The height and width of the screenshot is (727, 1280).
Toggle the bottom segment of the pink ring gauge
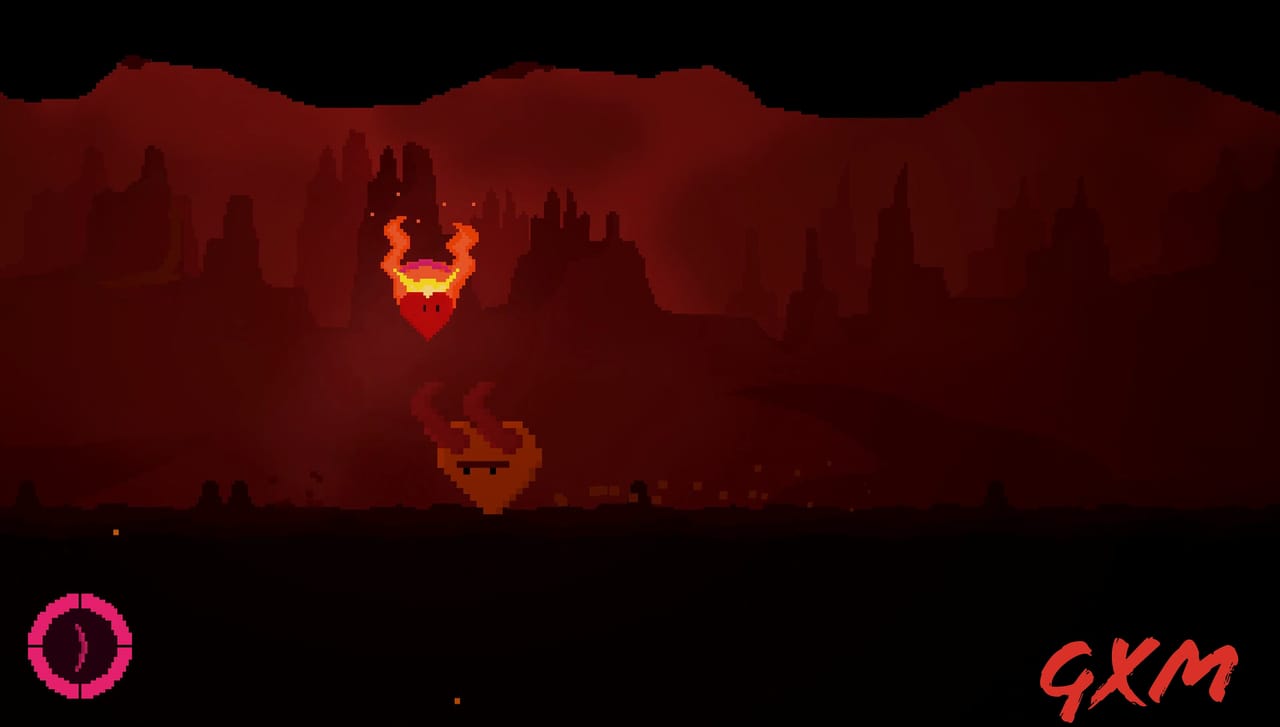click(80, 690)
